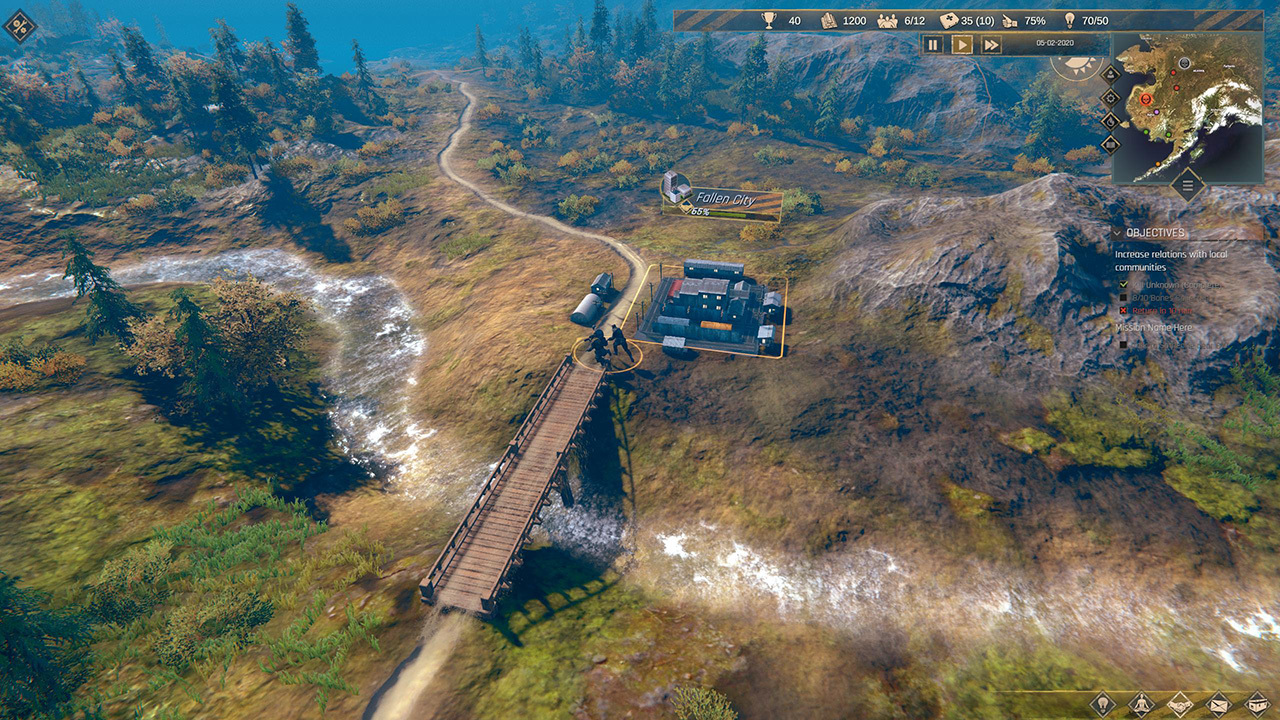Set game speed to normal play
This screenshot has height=720, width=1280.
point(961,45)
